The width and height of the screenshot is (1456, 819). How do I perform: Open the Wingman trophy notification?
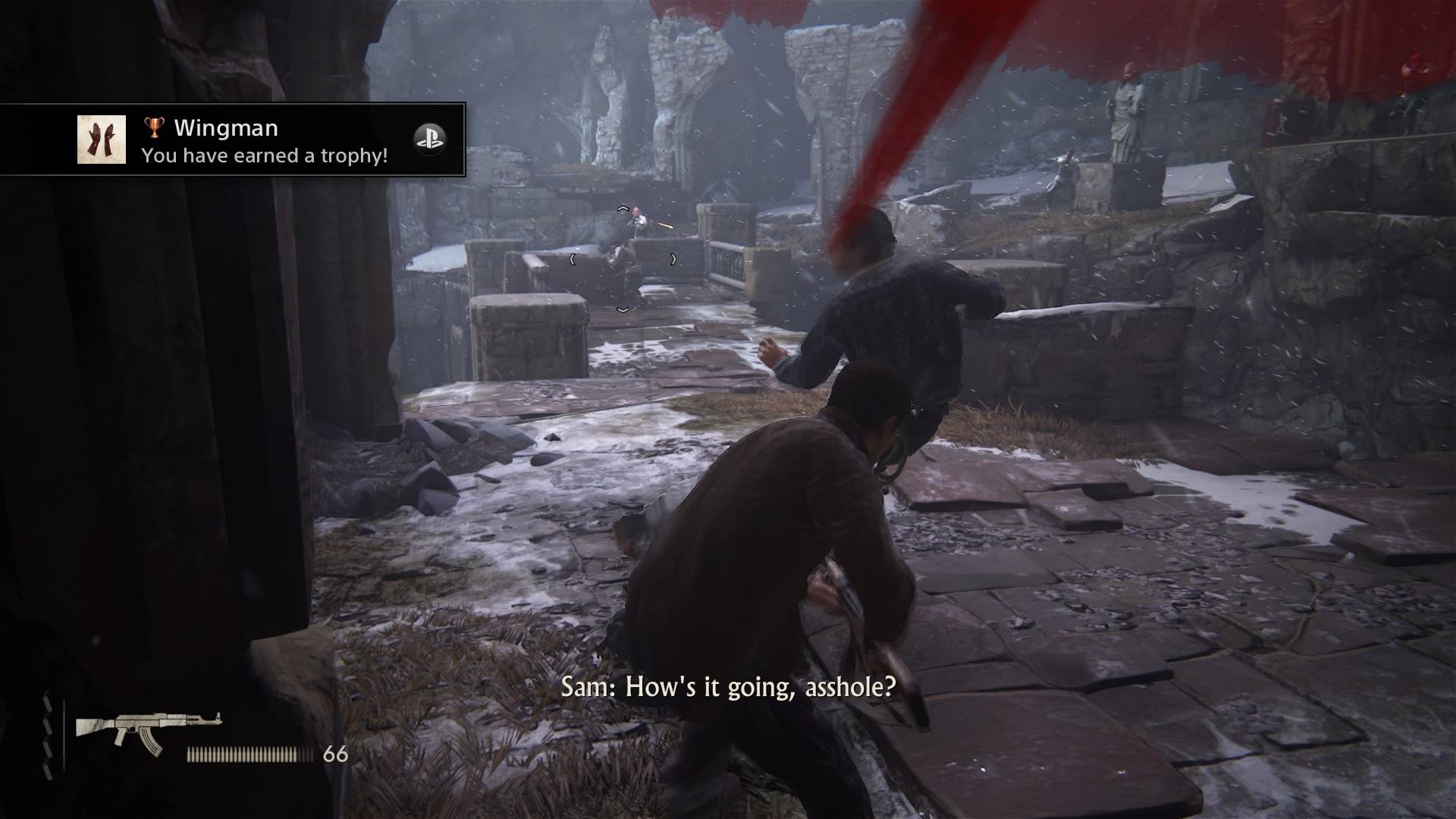pos(265,140)
